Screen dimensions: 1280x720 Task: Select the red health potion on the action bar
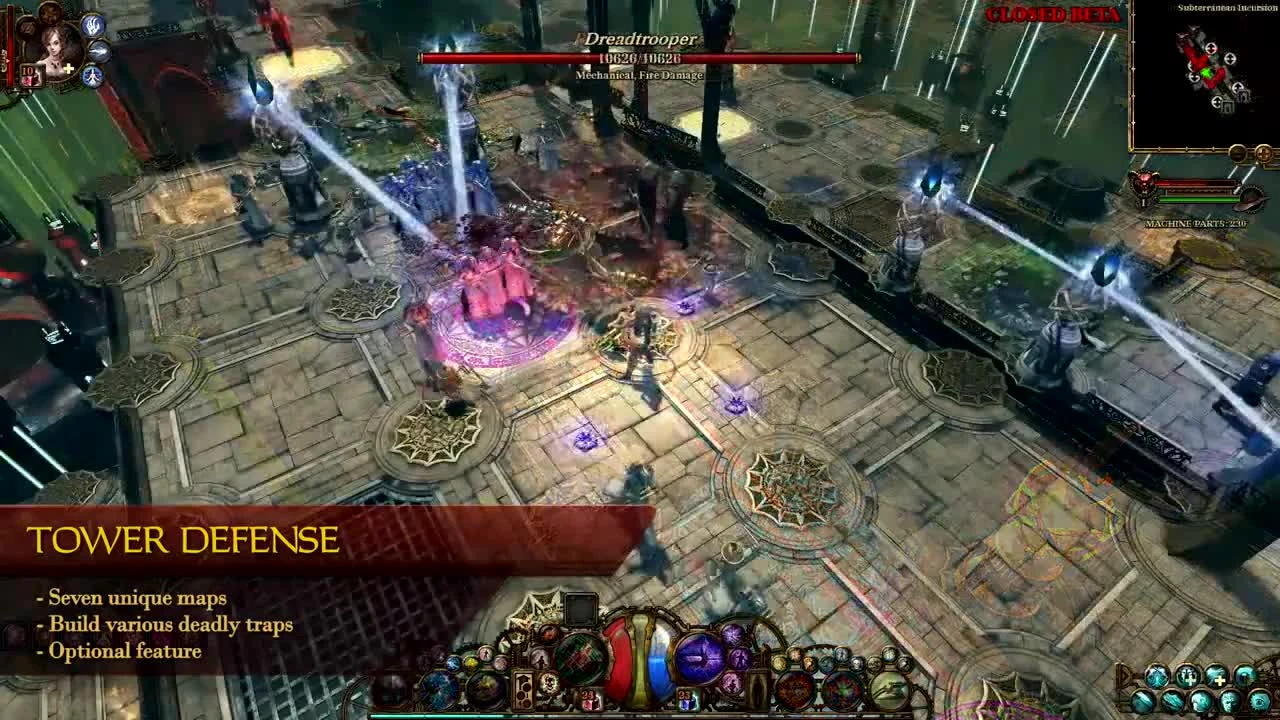click(618, 660)
